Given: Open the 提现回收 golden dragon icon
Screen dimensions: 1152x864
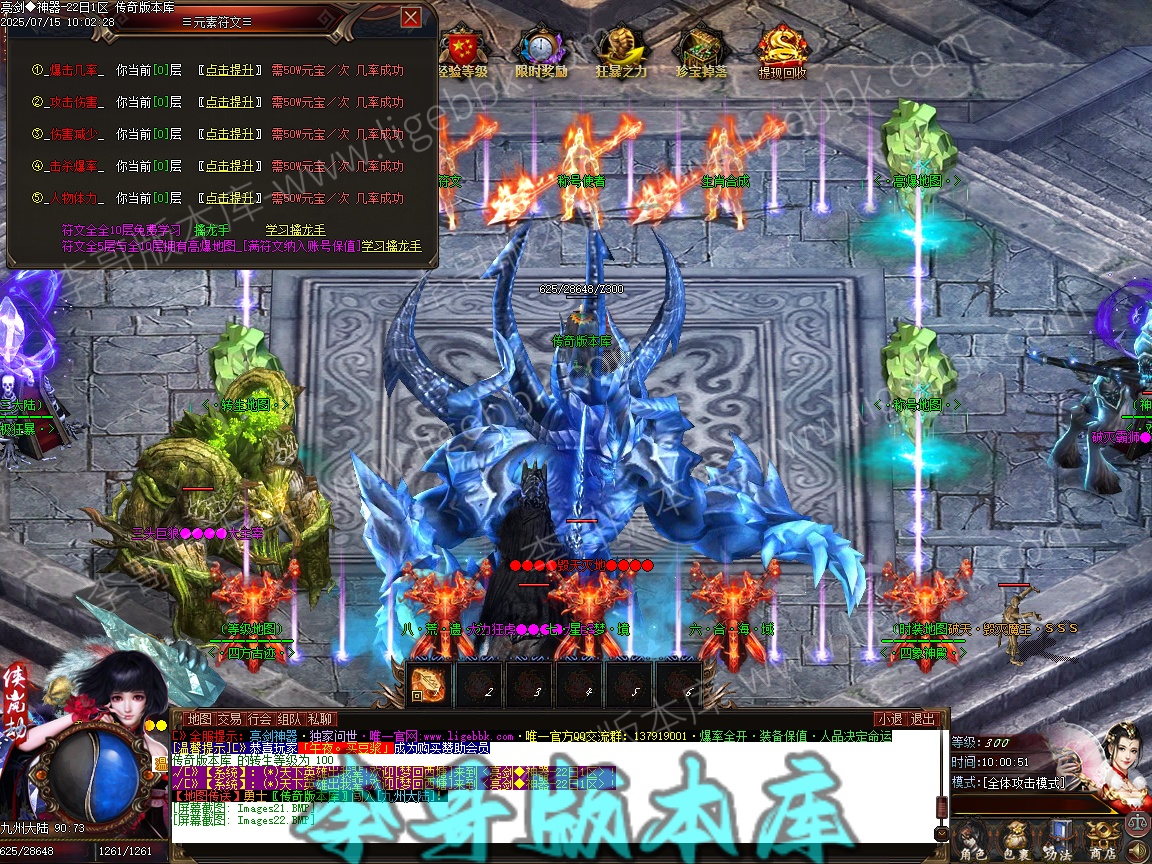Looking at the screenshot, I should [782, 50].
